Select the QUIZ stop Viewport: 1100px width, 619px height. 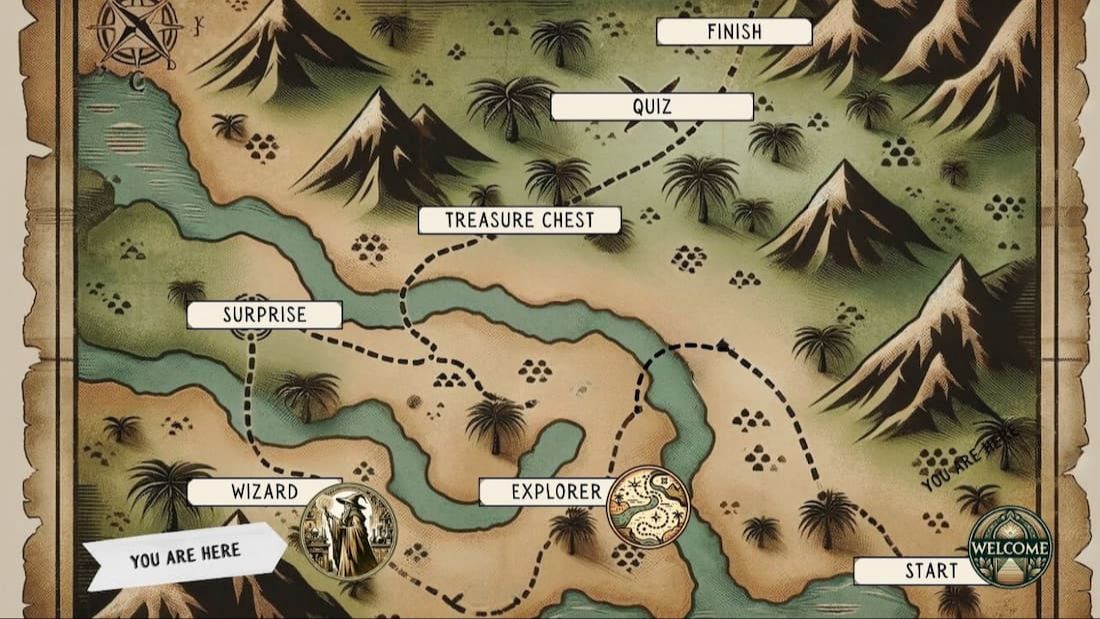point(651,106)
